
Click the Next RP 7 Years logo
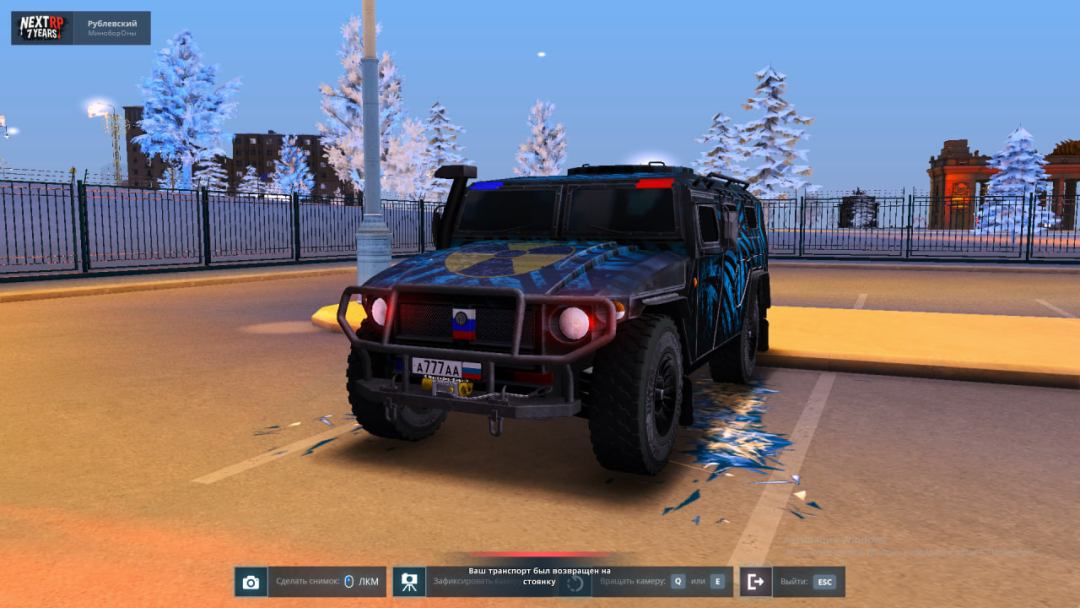coord(42,28)
